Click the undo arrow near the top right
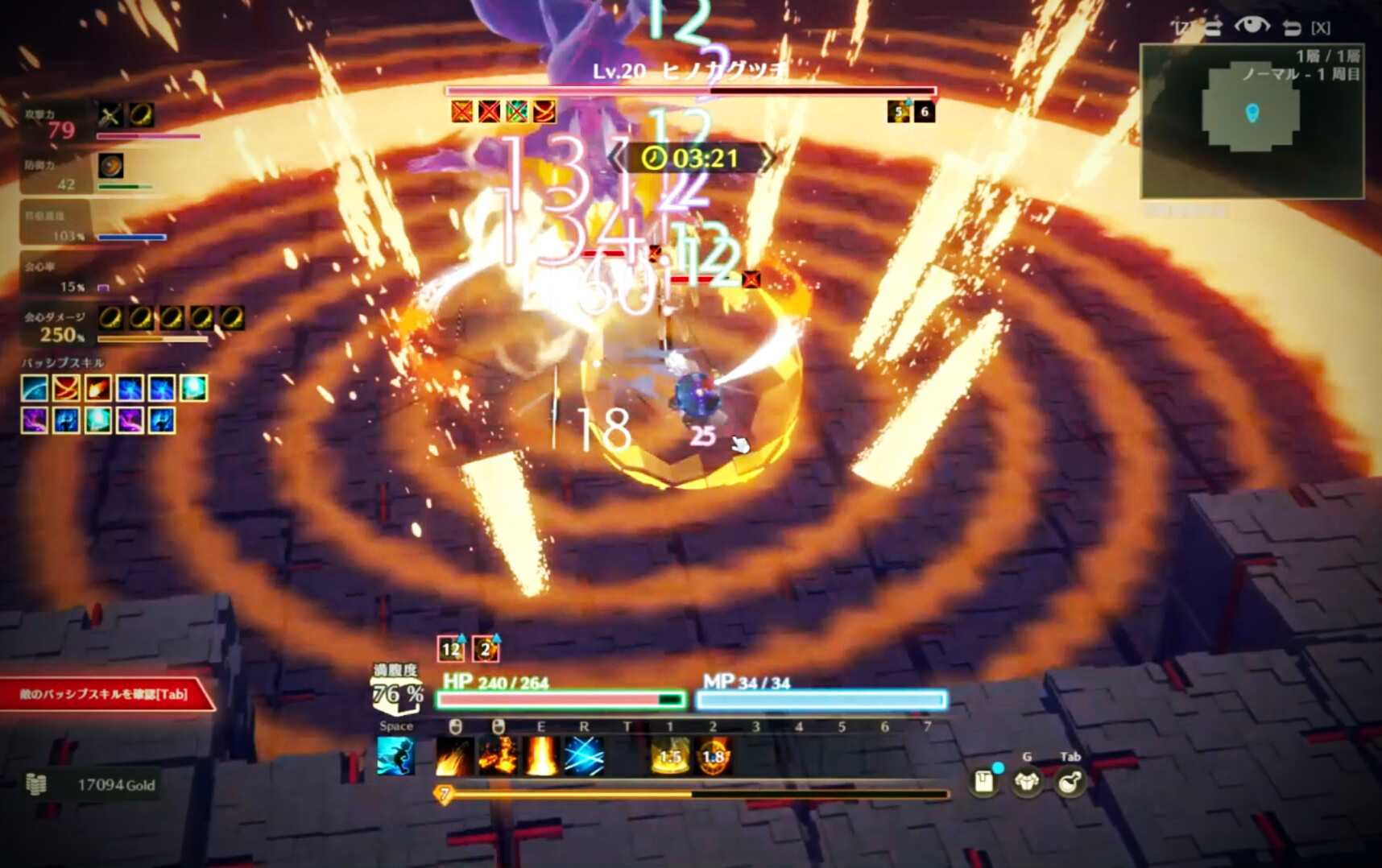 coord(1292,25)
